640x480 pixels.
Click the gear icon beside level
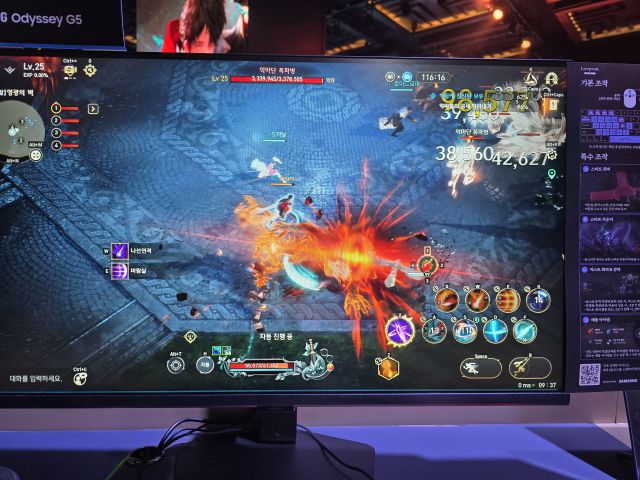(x=89, y=69)
